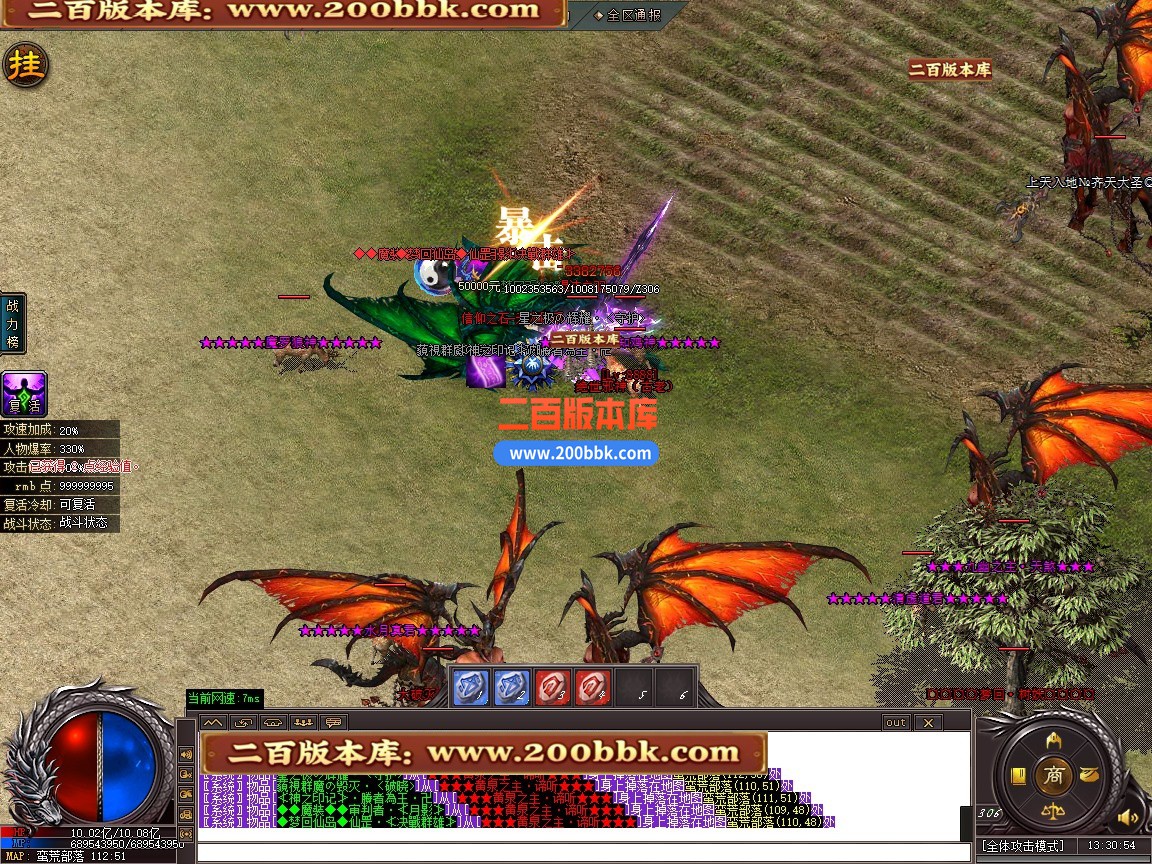This screenshot has width=1152, height=864.
Task: Open the 商 shop button
Action: pos(1053,774)
